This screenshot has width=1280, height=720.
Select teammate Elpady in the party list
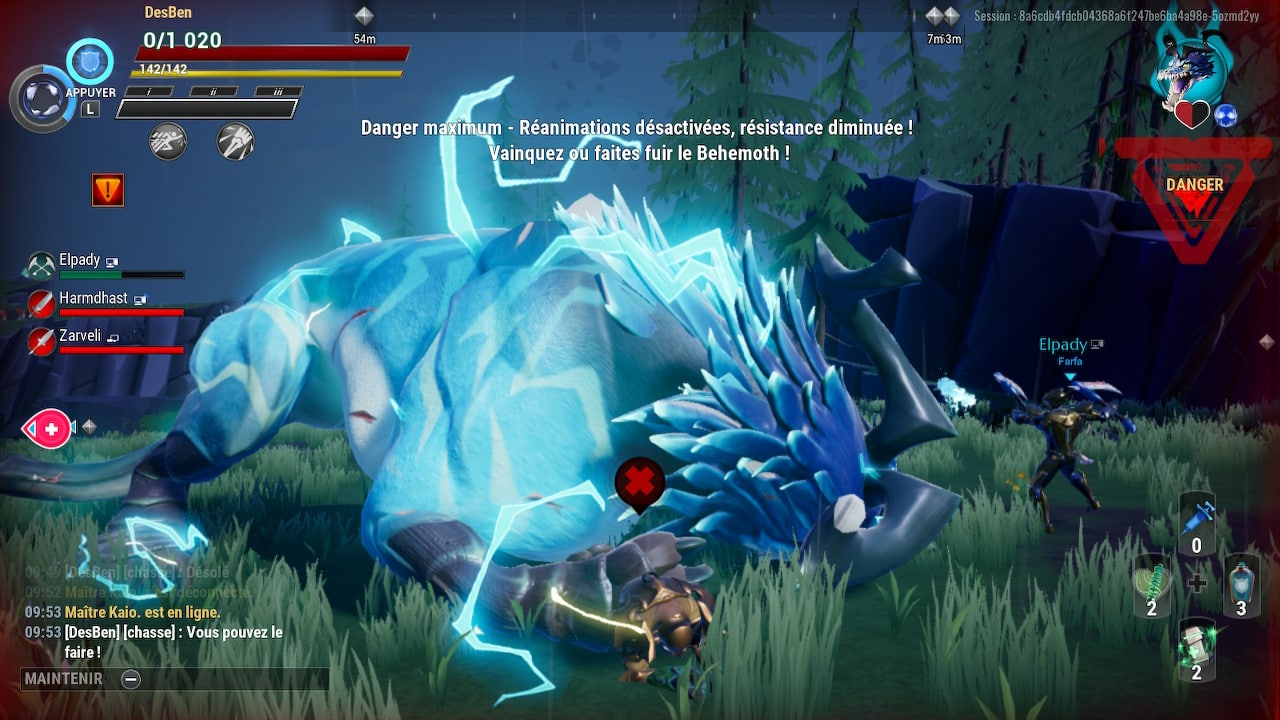tap(80, 261)
